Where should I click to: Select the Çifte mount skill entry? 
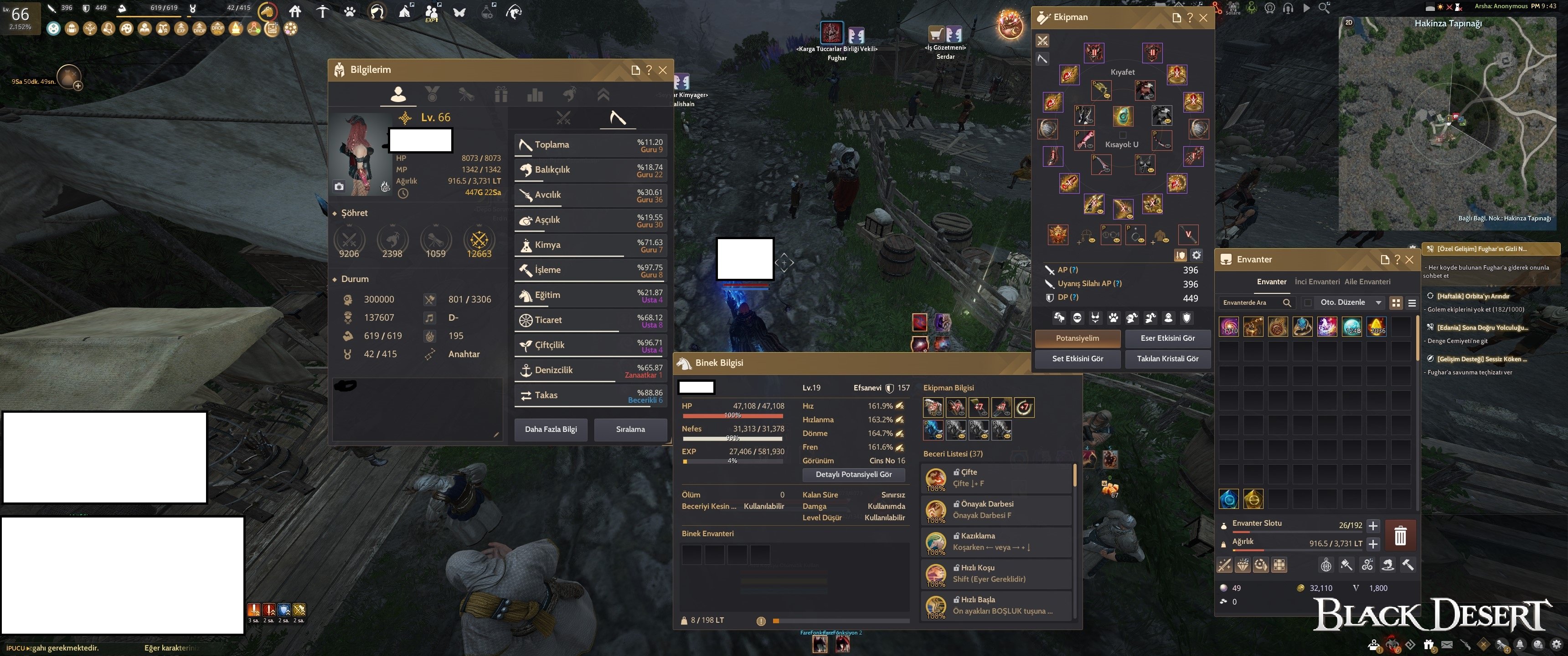coord(996,478)
